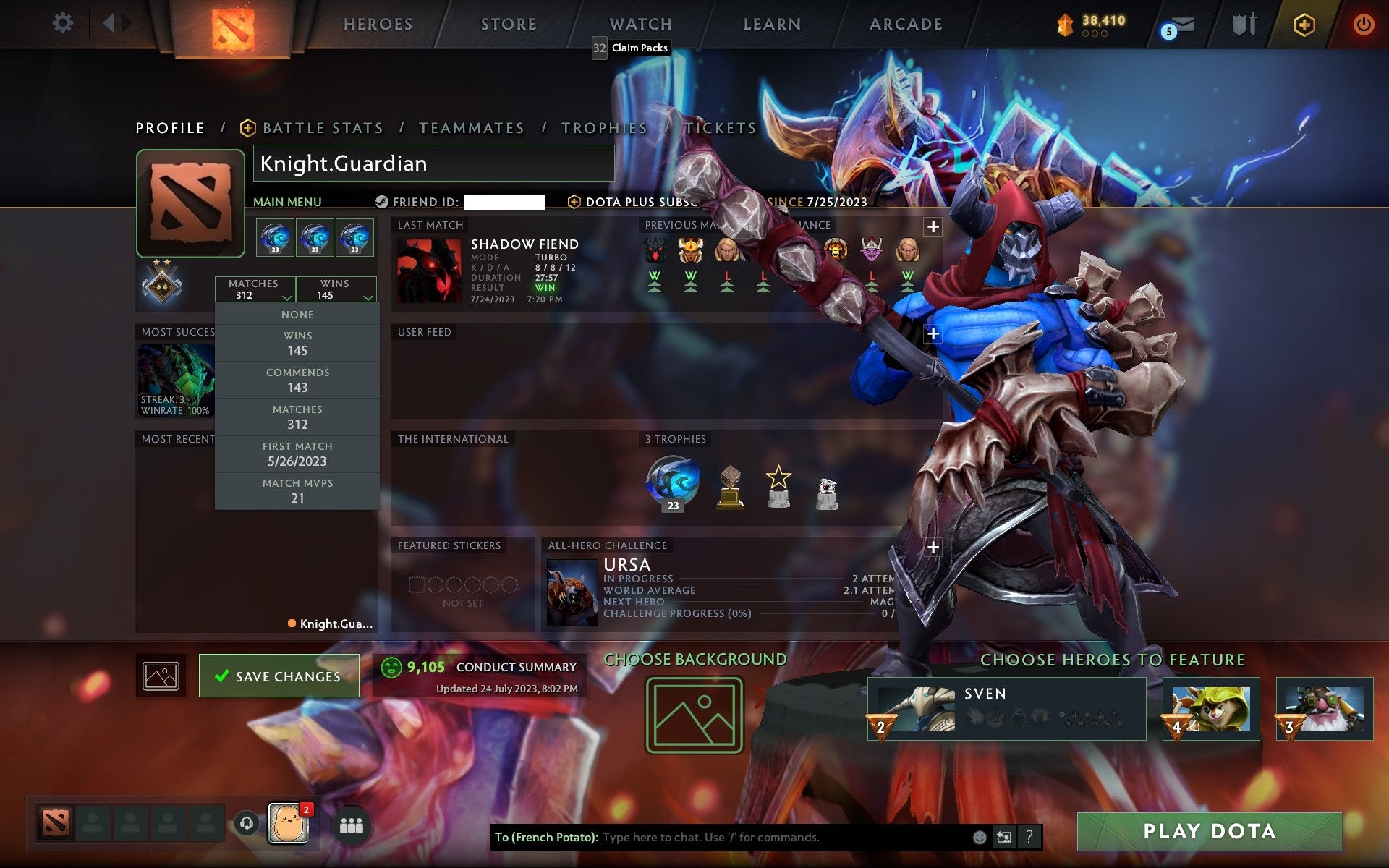Switch to the TROPHIES tab
This screenshot has width=1389, height=868.
605,127
